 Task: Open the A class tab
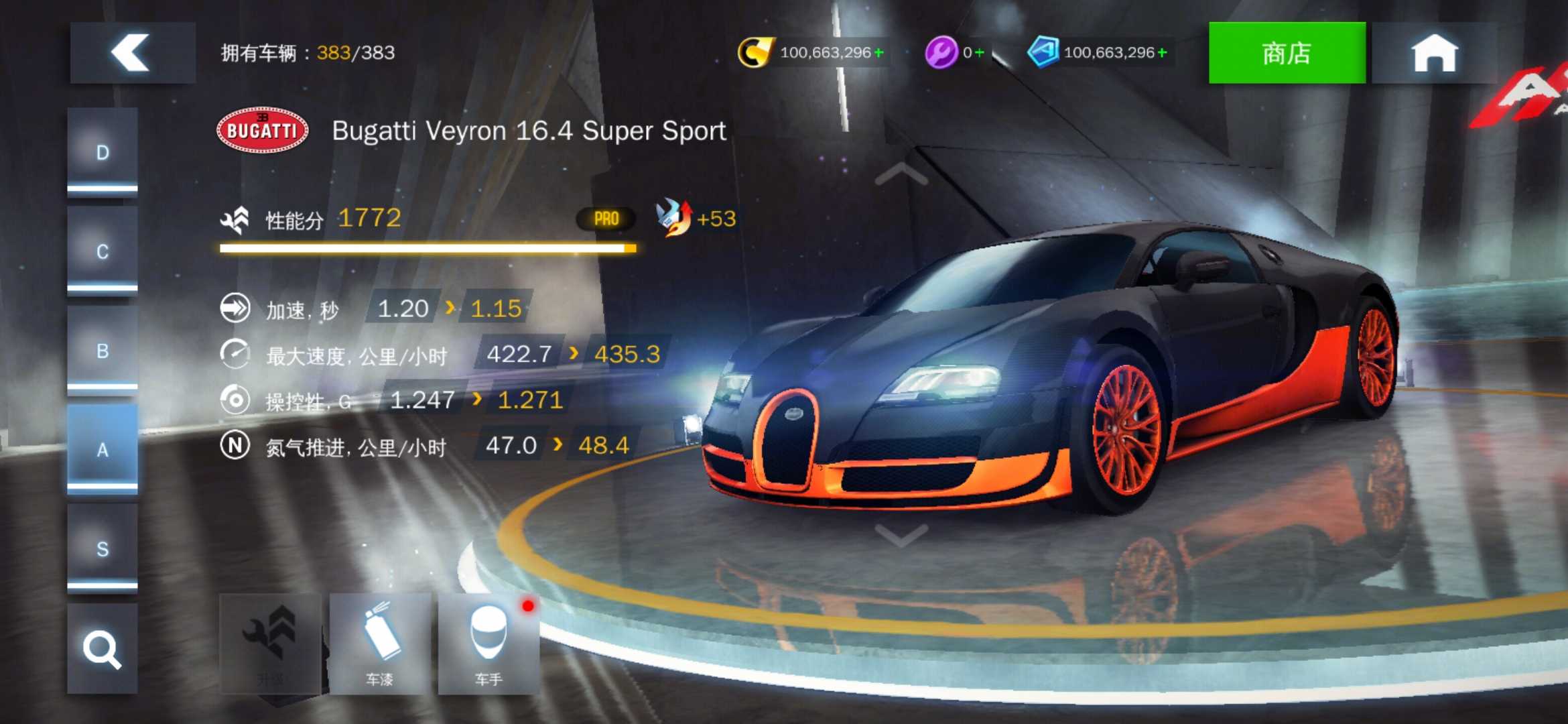103,450
